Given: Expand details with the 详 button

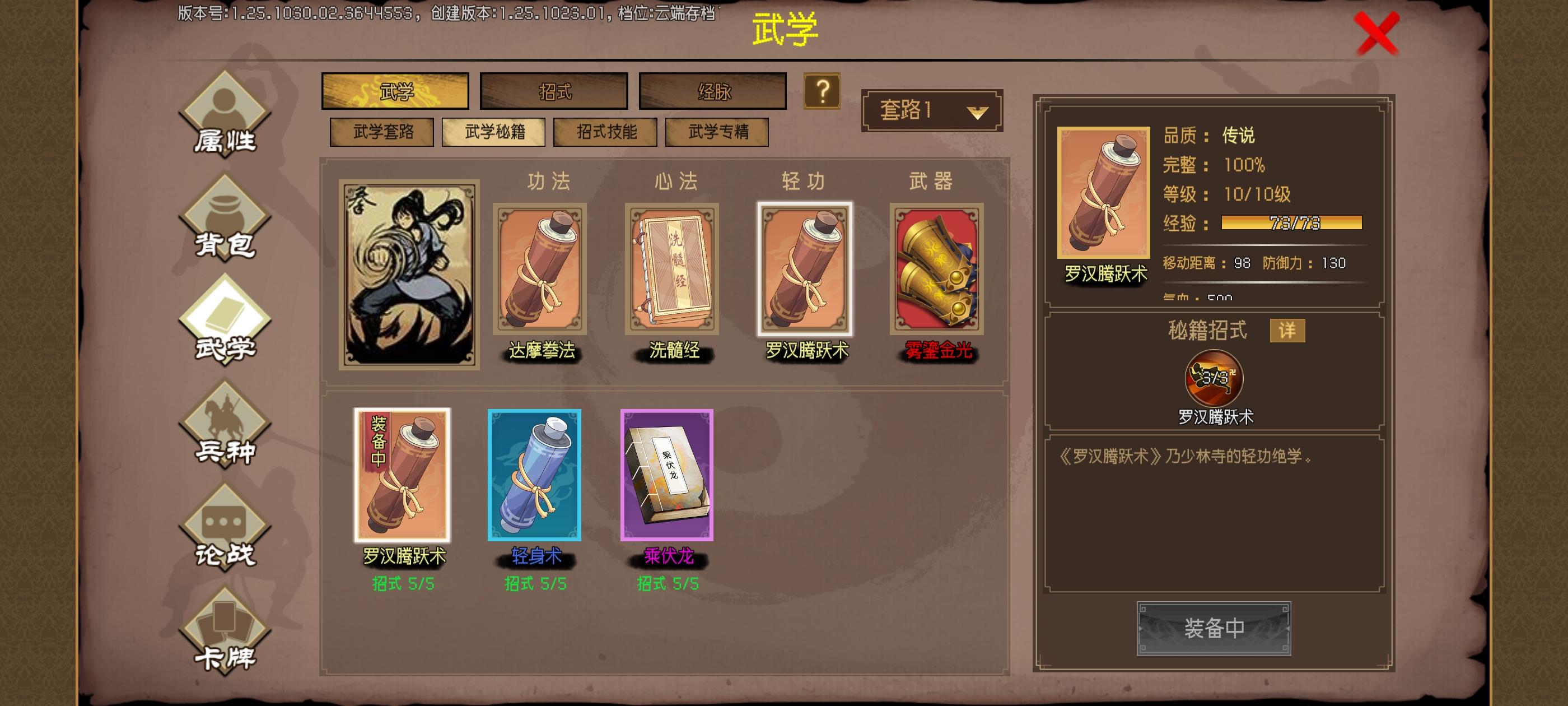Looking at the screenshot, I should [x=1287, y=330].
